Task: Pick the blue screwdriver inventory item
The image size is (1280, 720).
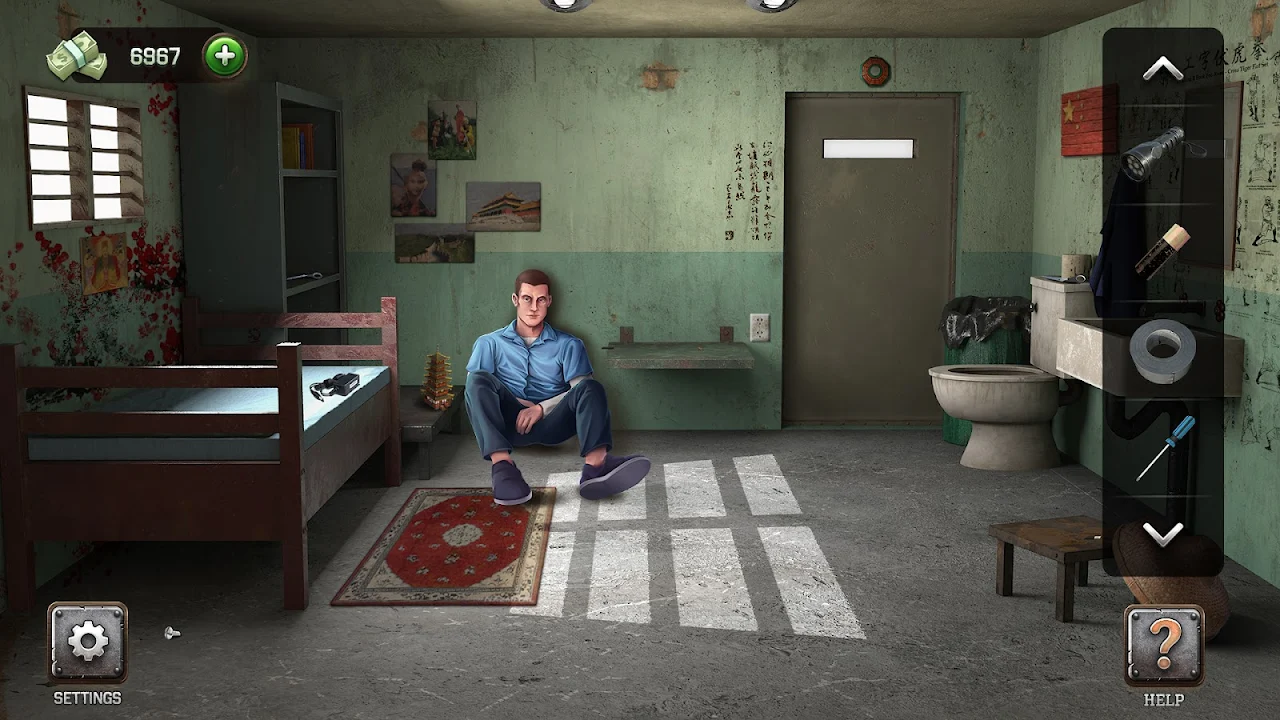Action: (x=1165, y=448)
